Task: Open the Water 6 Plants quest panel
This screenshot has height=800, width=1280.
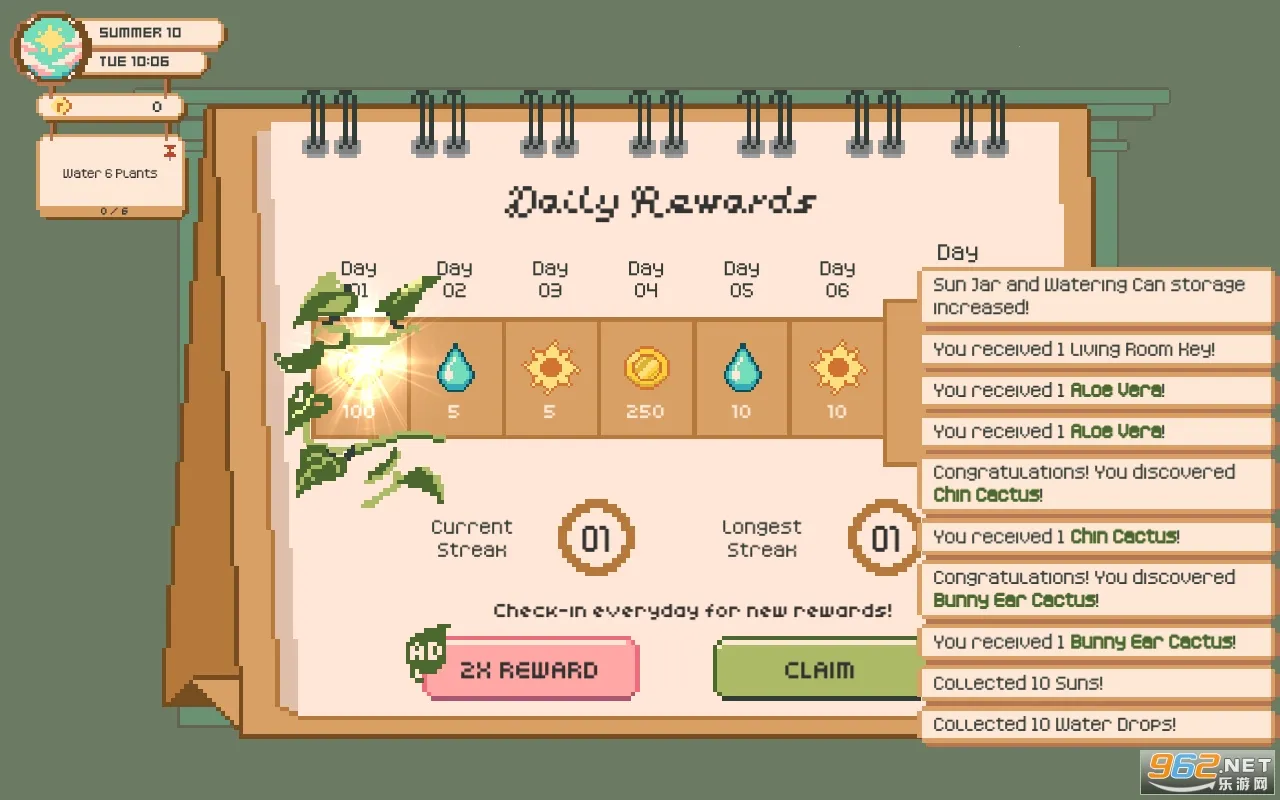Action: (110, 172)
